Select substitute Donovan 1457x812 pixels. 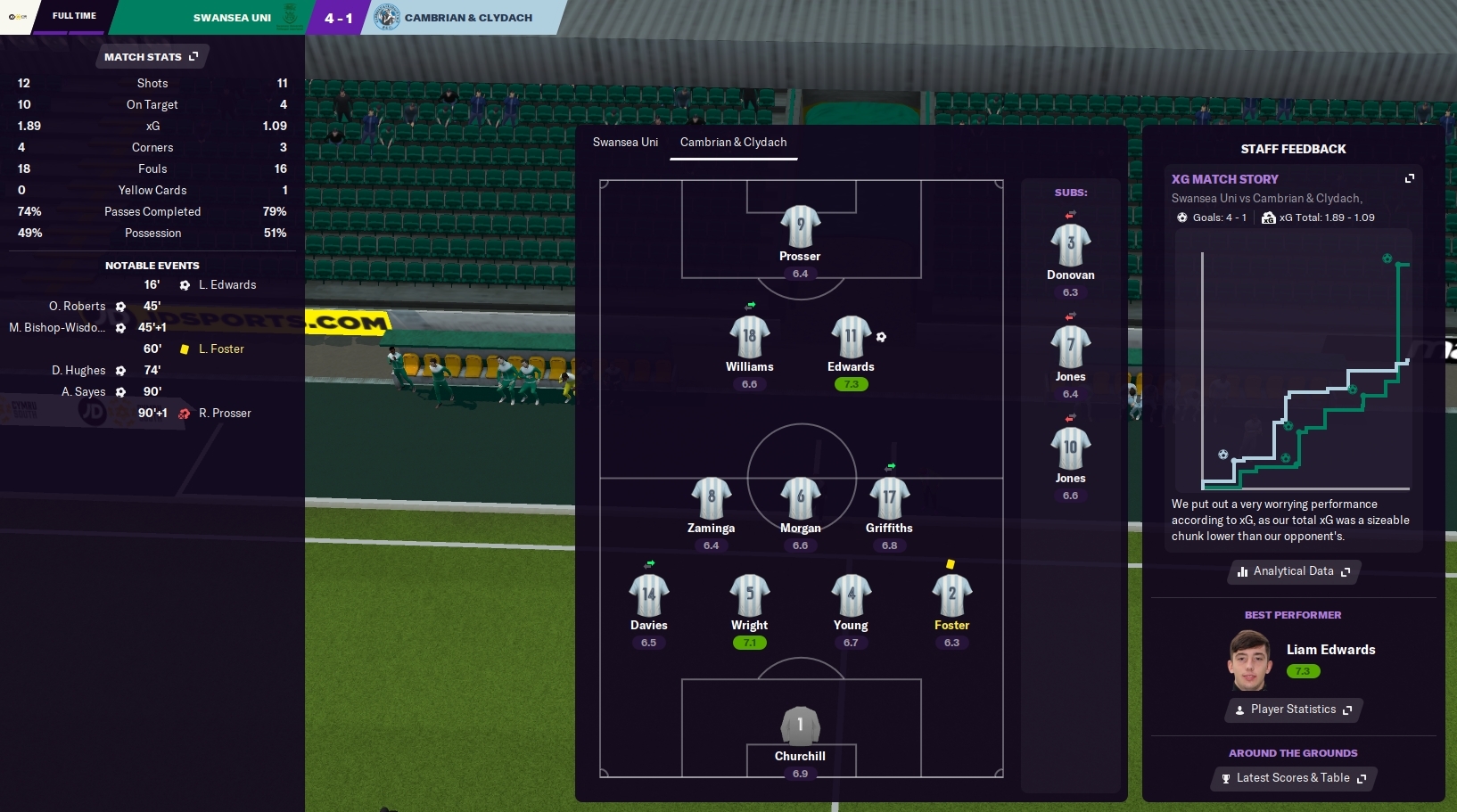(x=1070, y=245)
